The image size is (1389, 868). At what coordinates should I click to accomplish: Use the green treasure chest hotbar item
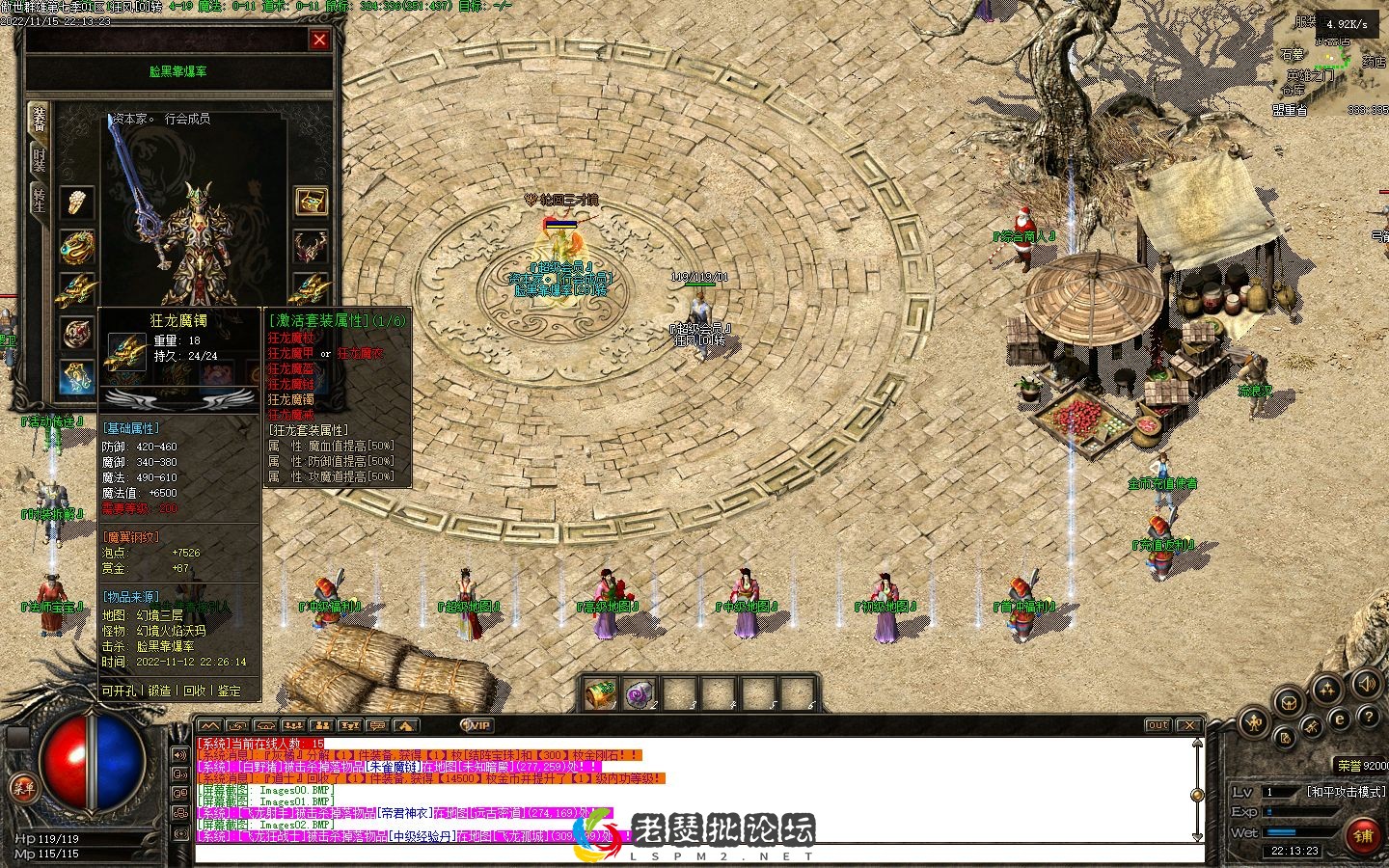coord(600,693)
